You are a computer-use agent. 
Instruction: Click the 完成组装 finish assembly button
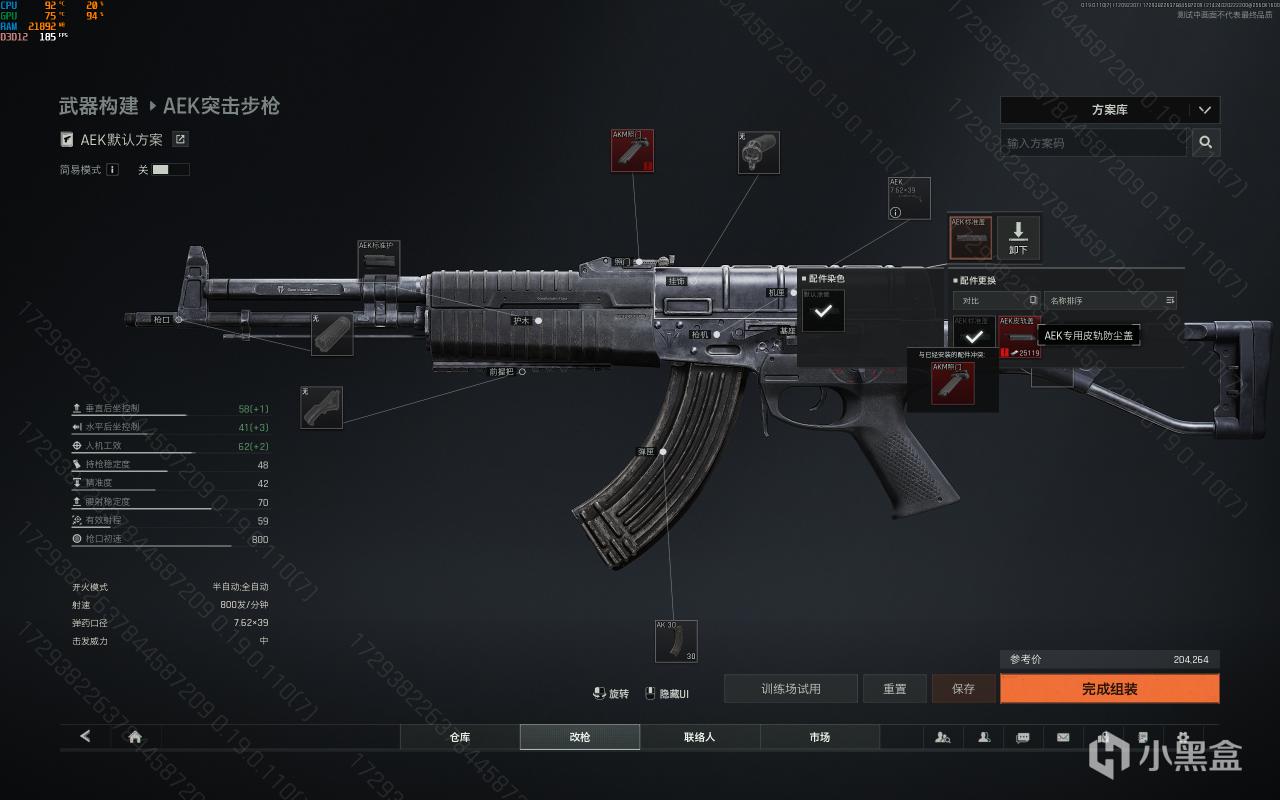1109,689
